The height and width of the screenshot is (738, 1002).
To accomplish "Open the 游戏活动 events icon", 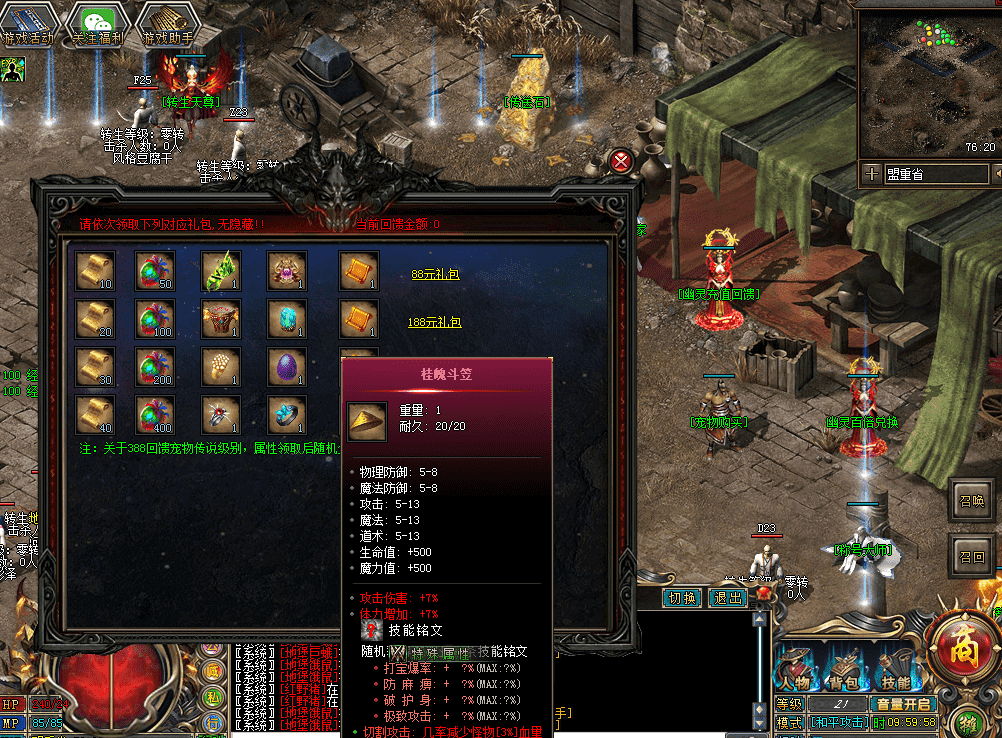I will coord(28,24).
